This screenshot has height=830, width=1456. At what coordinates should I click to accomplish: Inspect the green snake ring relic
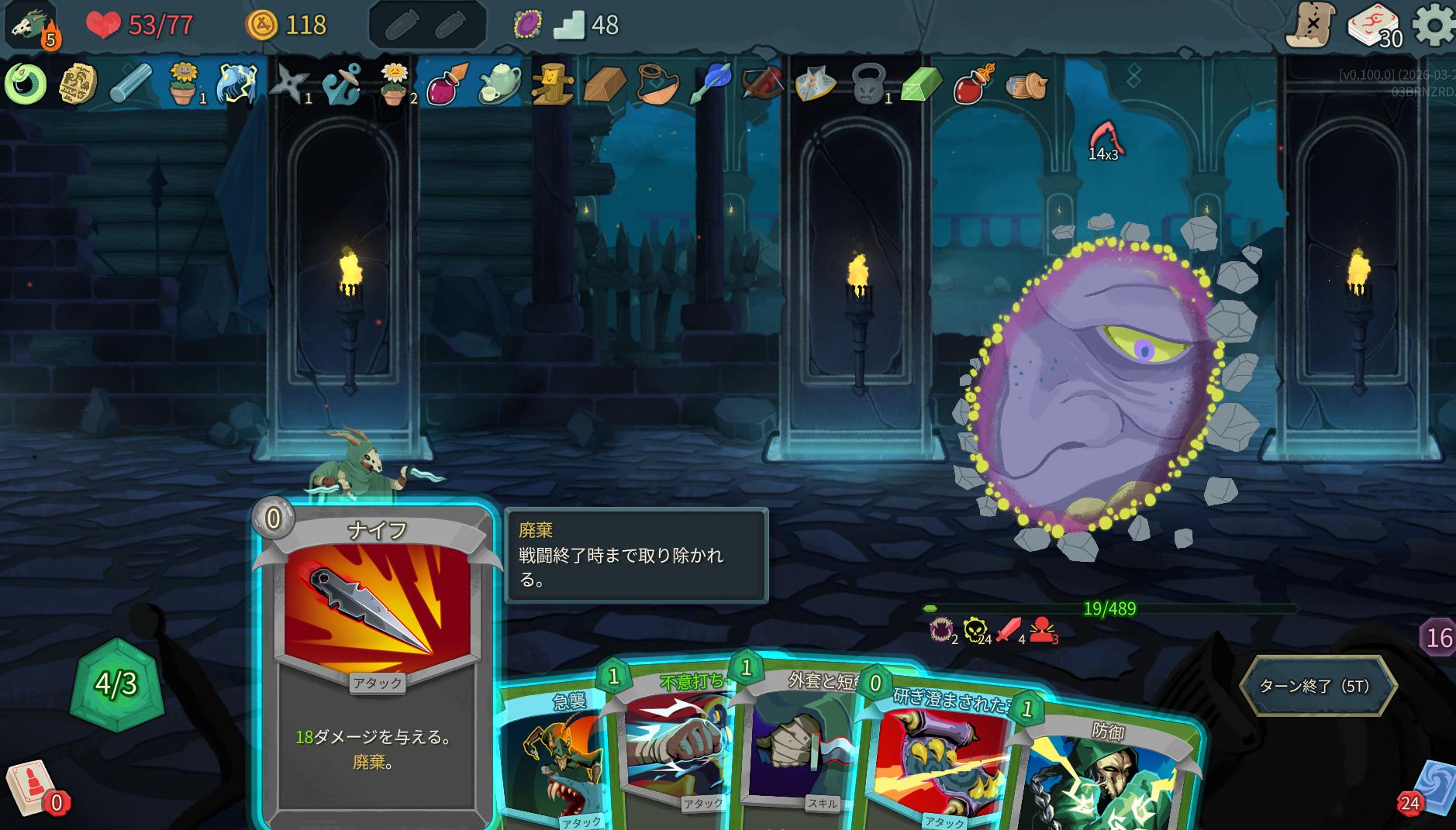click(26, 83)
